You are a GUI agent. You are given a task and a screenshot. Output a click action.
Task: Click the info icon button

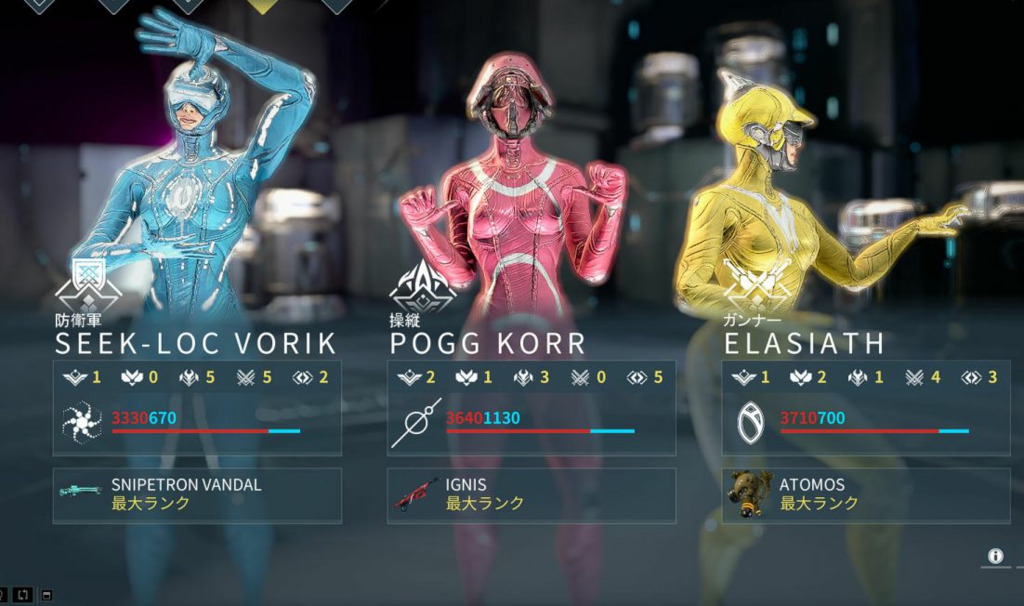pyautogui.click(x=995, y=556)
